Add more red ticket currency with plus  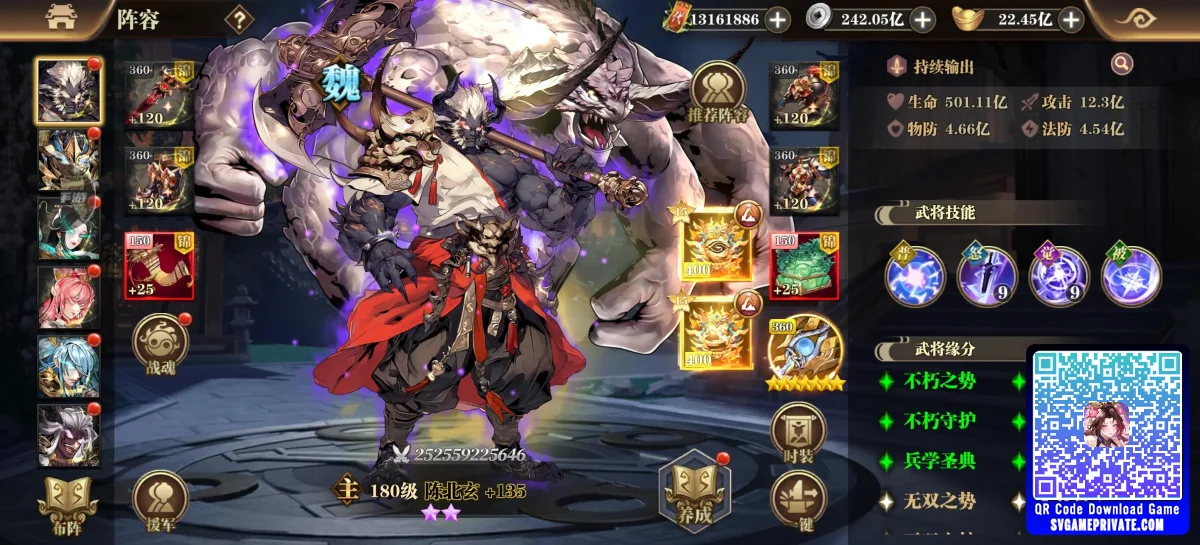pos(777,19)
